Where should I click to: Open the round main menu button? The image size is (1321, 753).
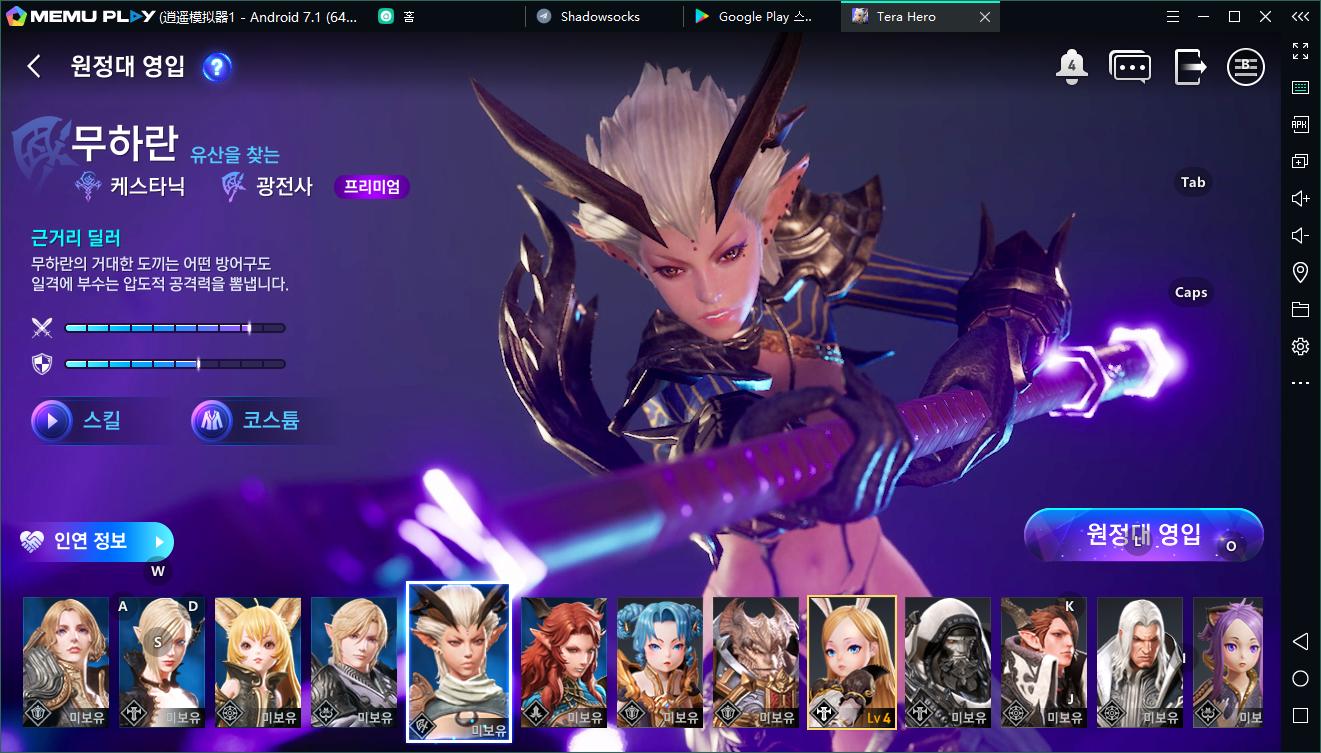pos(1246,67)
